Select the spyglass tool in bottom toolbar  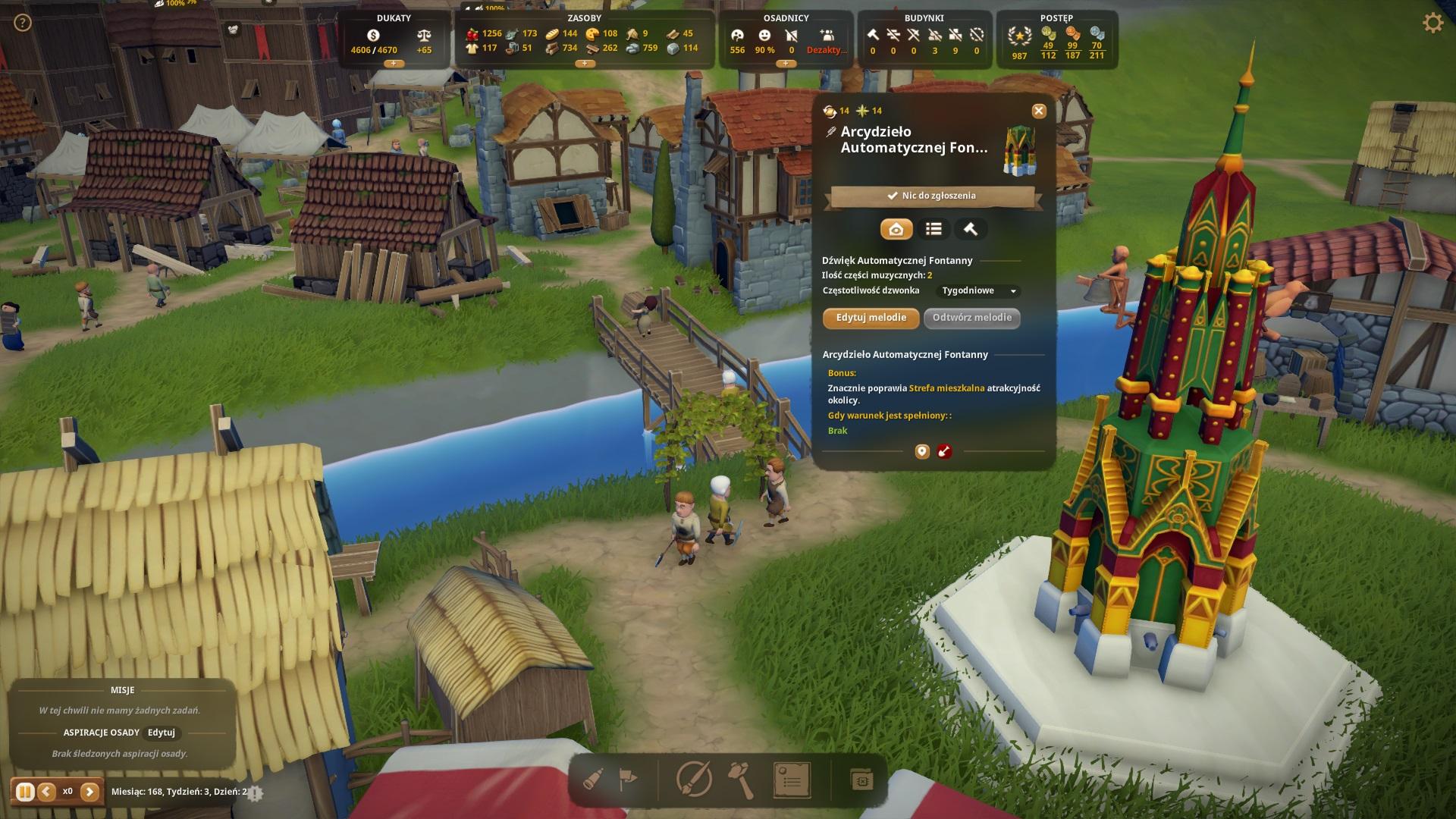coord(594,779)
